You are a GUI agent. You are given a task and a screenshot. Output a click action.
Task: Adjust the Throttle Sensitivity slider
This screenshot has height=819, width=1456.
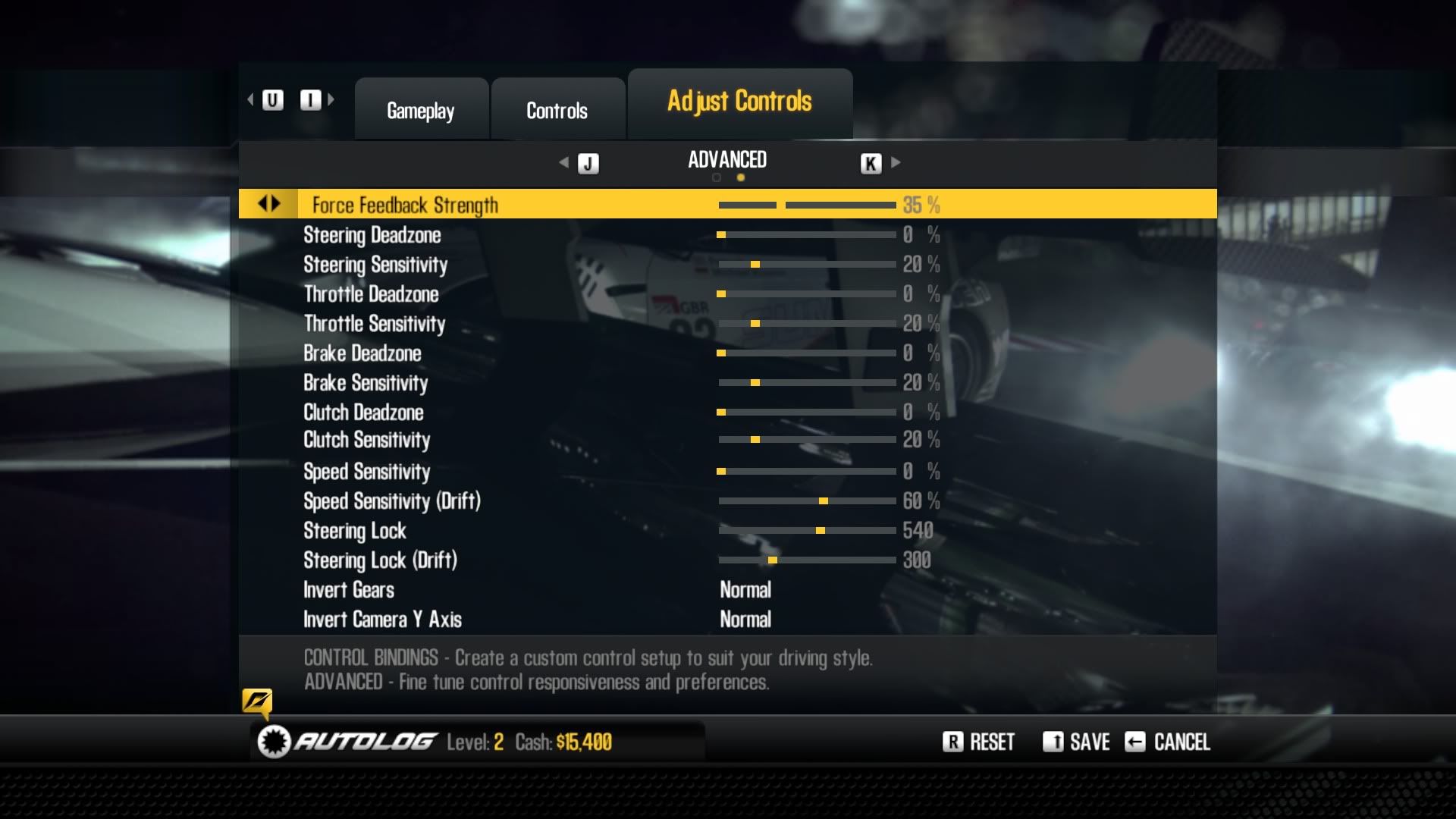pos(807,324)
